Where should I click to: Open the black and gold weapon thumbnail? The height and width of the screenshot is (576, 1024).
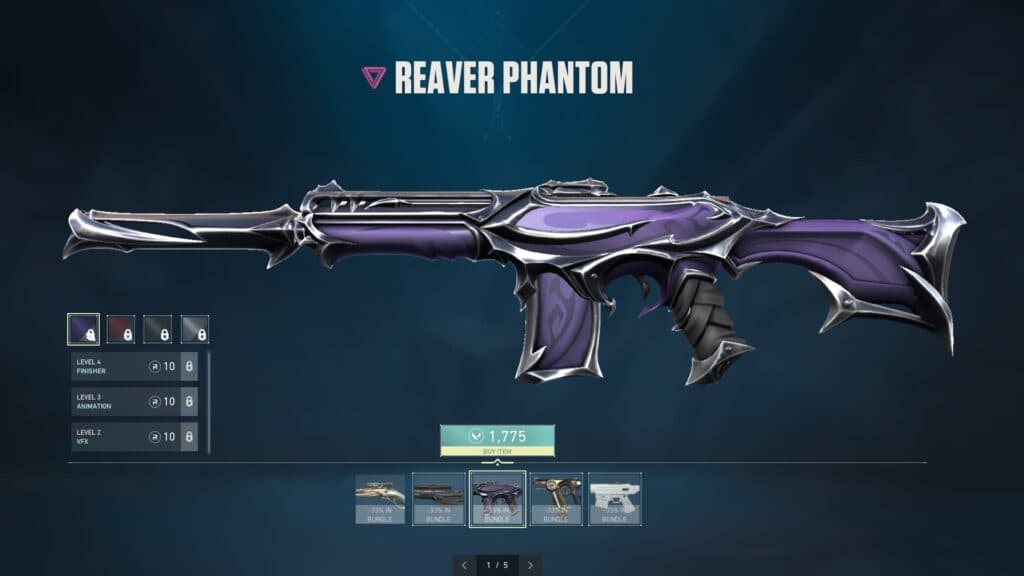click(556, 499)
